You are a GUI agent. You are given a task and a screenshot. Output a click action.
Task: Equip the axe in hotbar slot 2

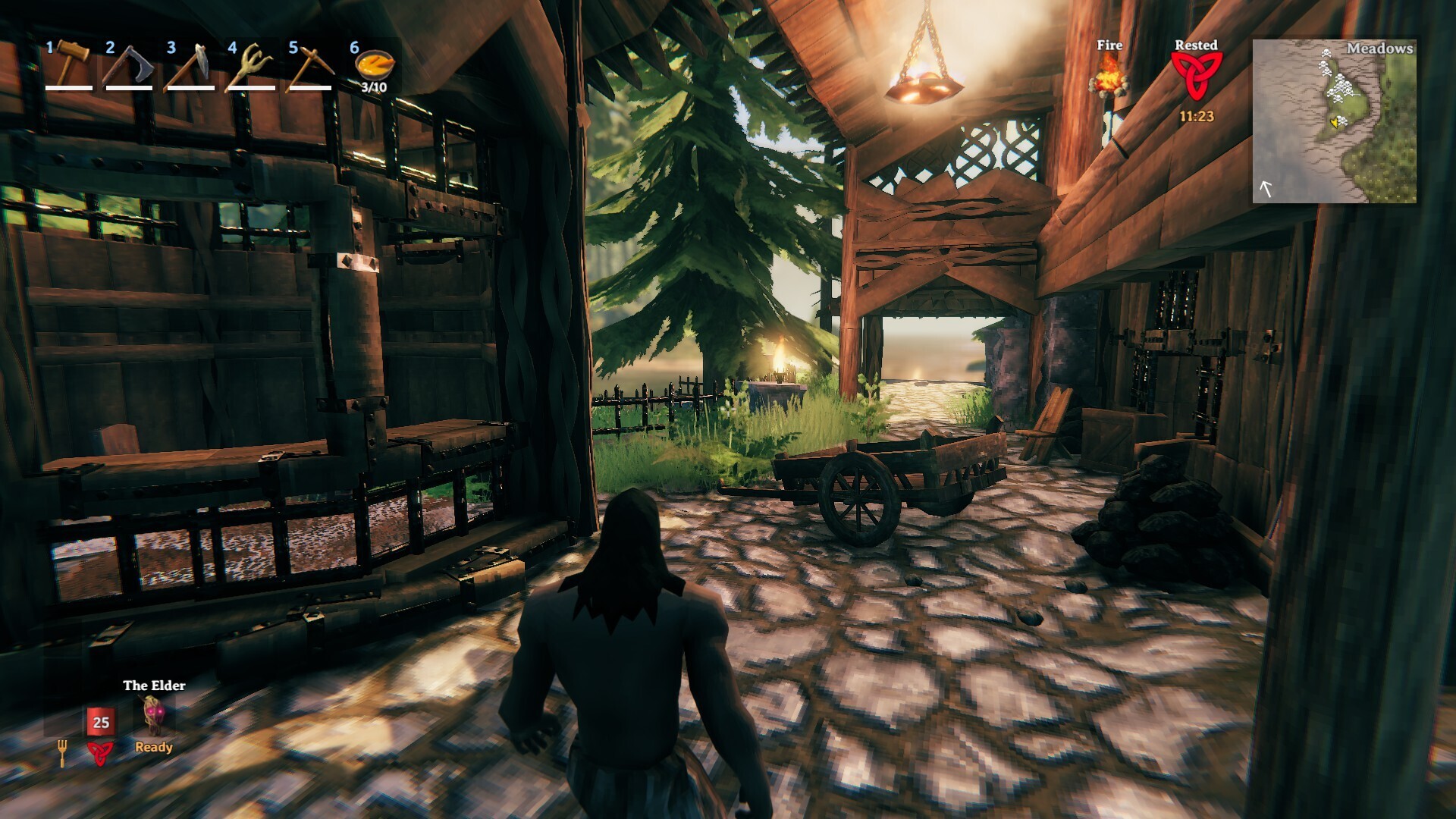[129, 65]
